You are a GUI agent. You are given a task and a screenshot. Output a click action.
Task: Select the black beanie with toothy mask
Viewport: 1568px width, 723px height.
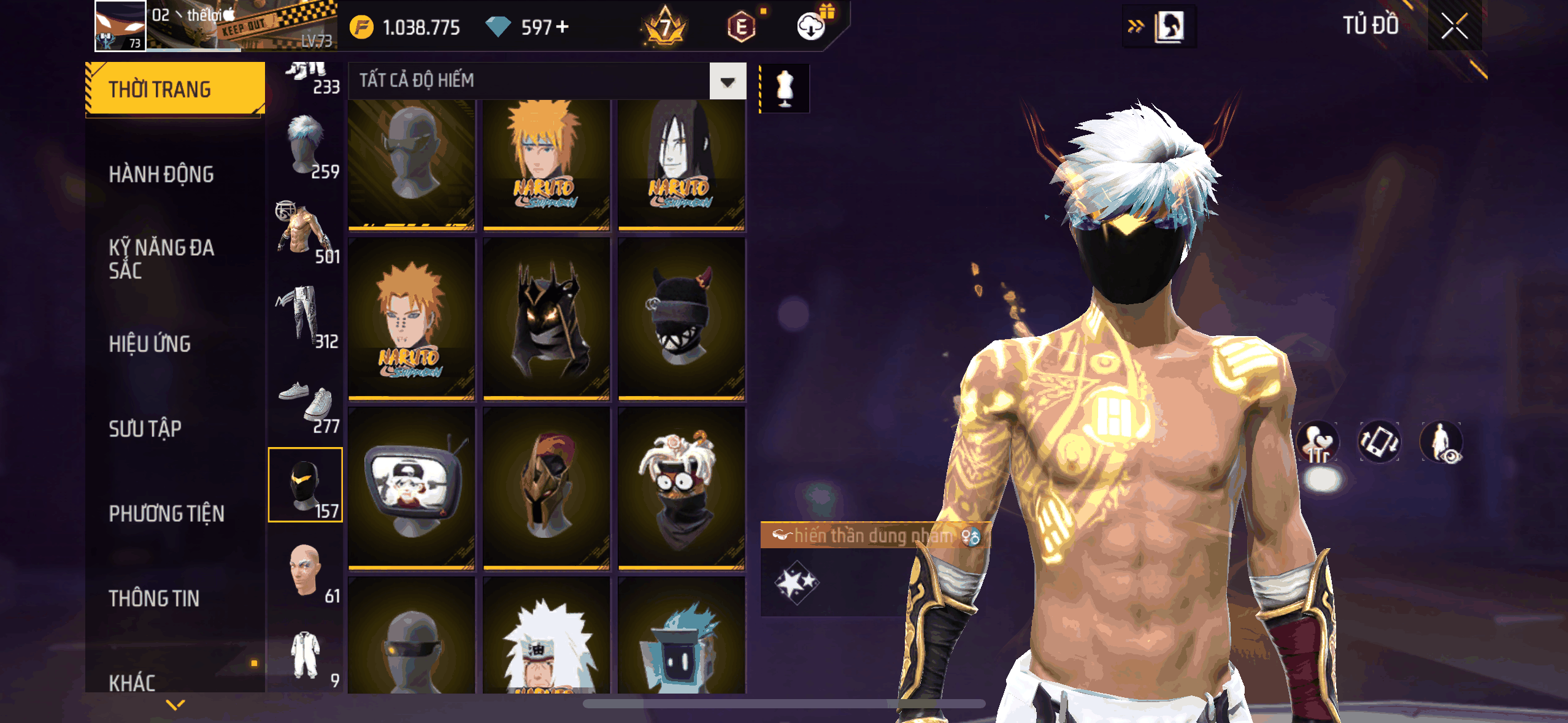[682, 319]
